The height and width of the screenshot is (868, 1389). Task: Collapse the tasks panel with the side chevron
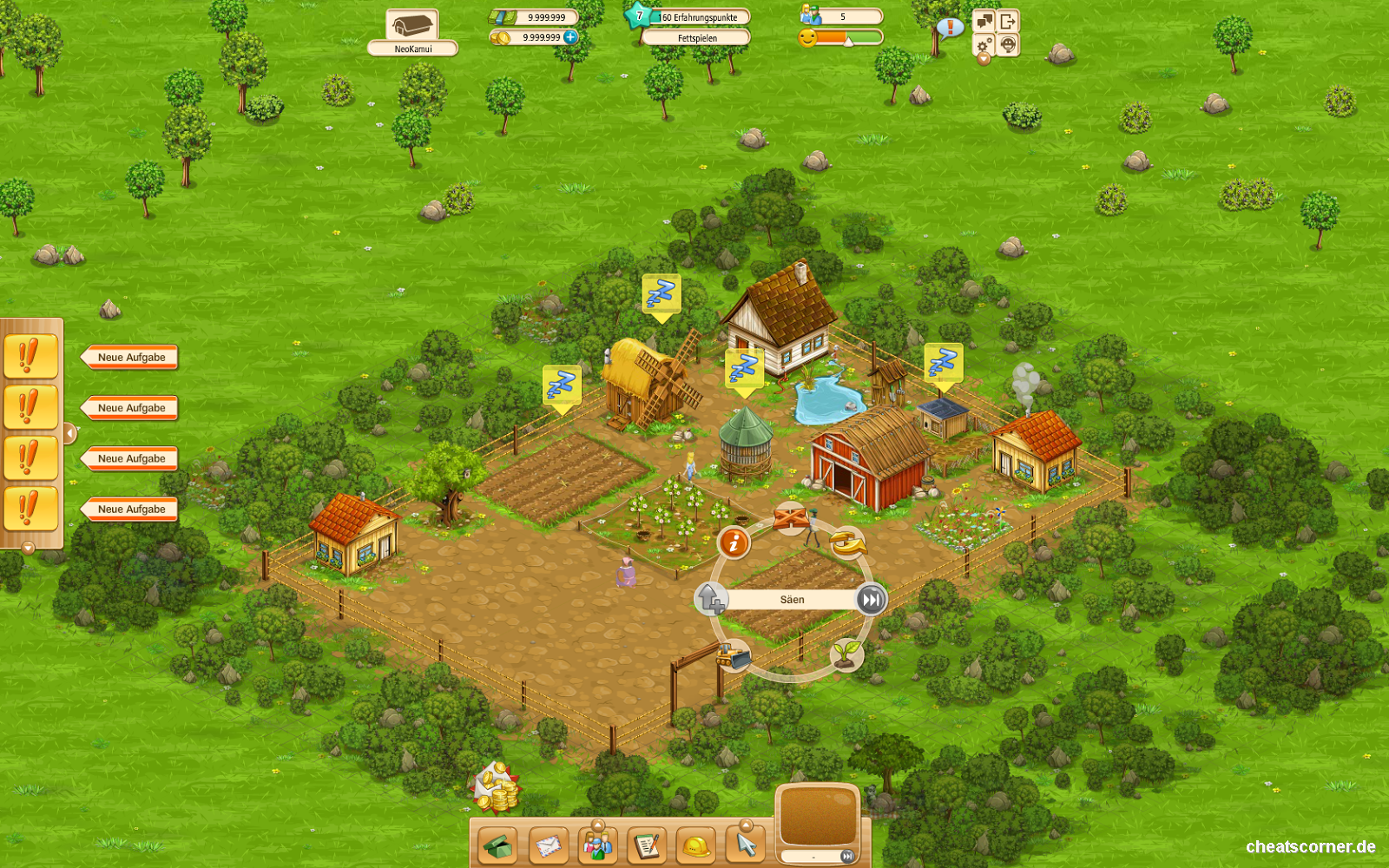70,431
